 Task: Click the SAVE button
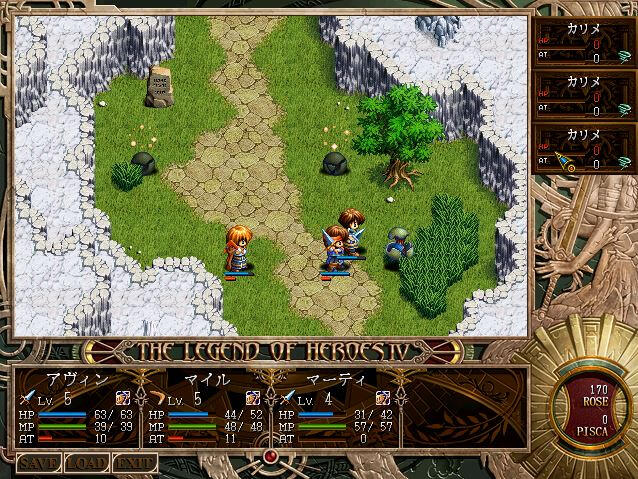pos(38,463)
